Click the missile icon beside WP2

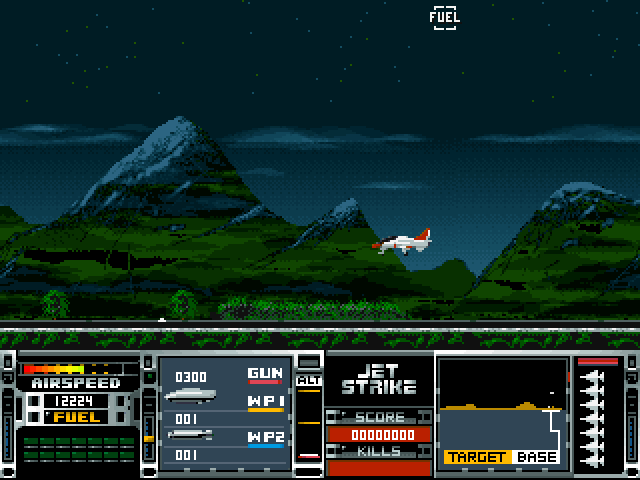(190, 435)
